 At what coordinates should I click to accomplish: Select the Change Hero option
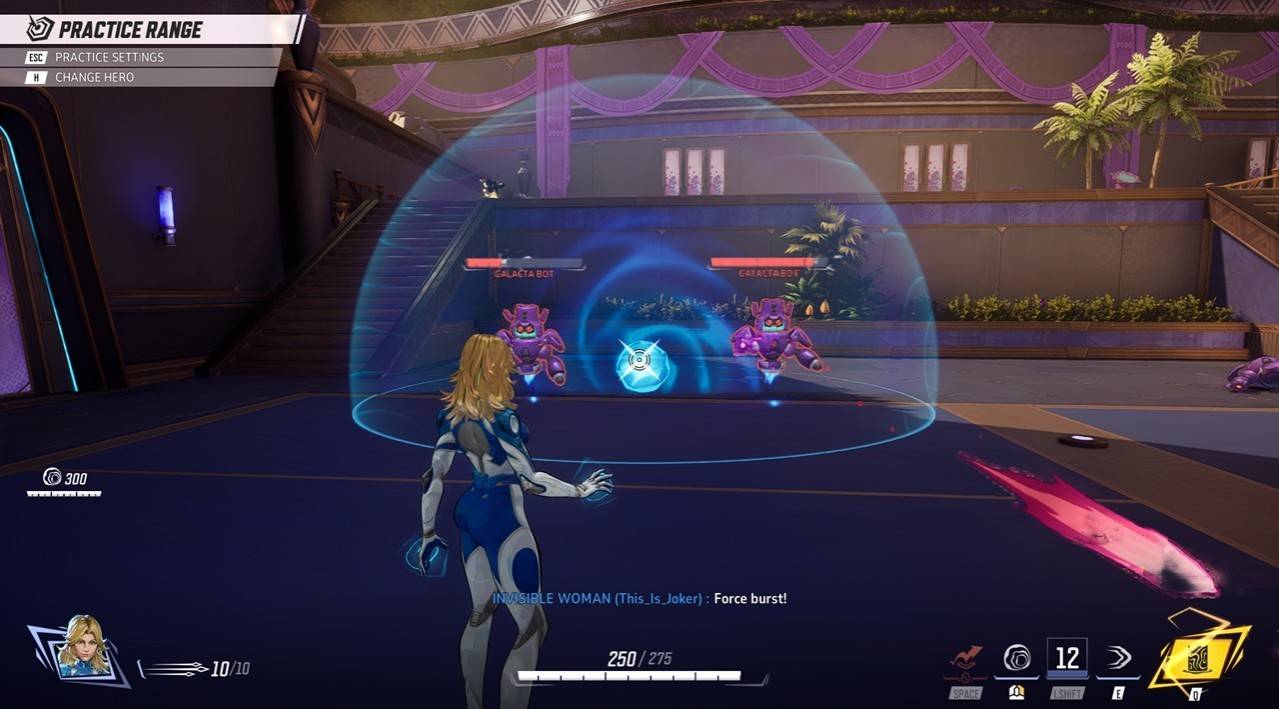point(93,77)
